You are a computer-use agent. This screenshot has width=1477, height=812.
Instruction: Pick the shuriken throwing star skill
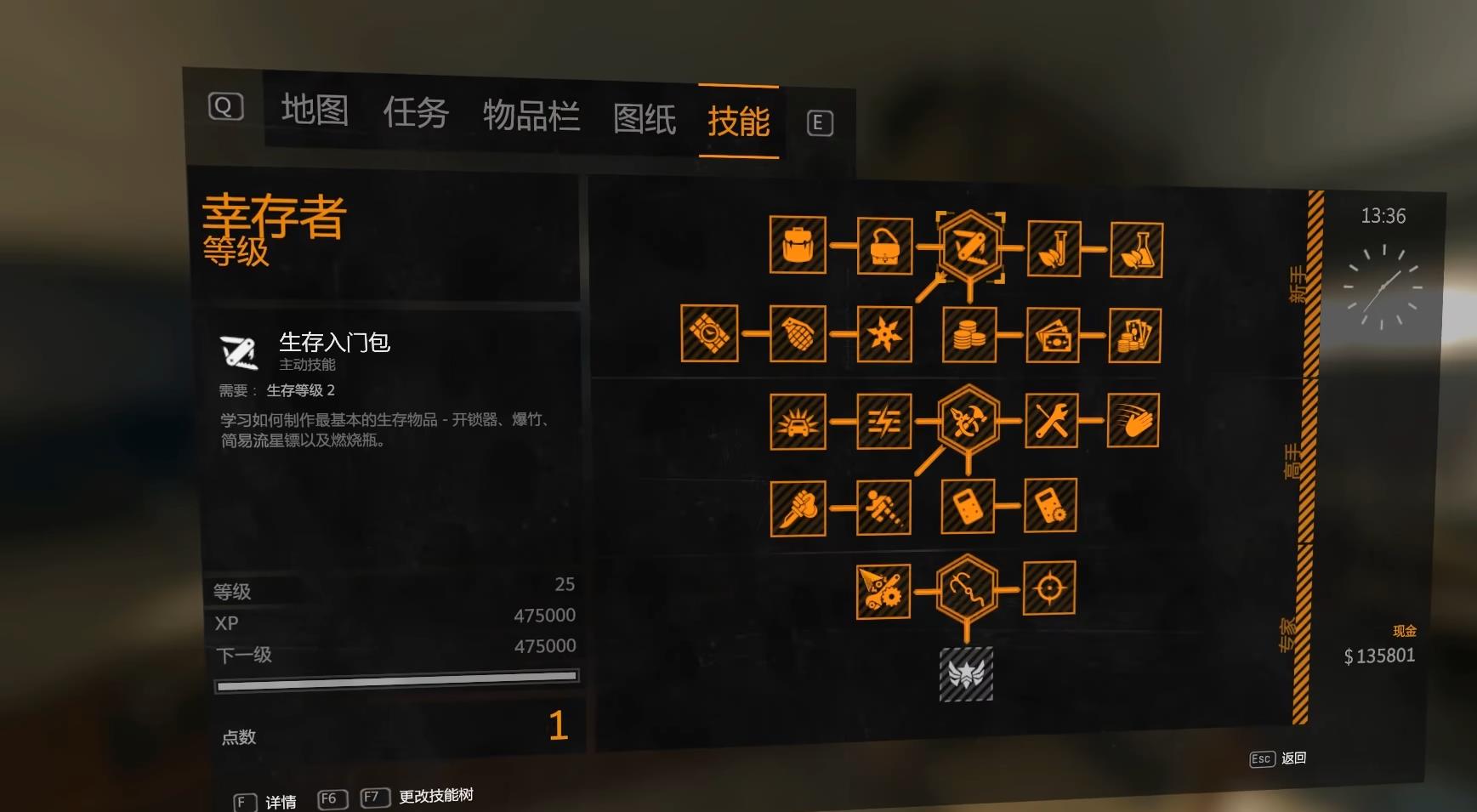click(884, 334)
